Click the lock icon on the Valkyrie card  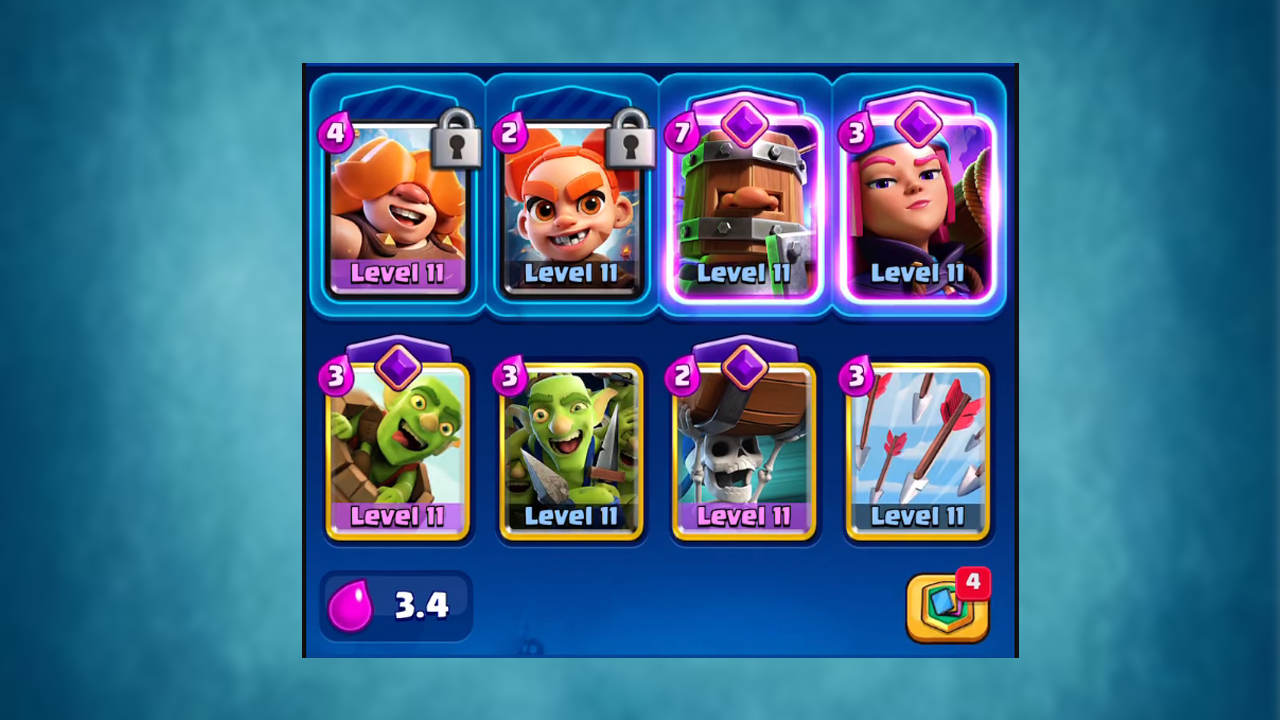[x=455, y=145]
